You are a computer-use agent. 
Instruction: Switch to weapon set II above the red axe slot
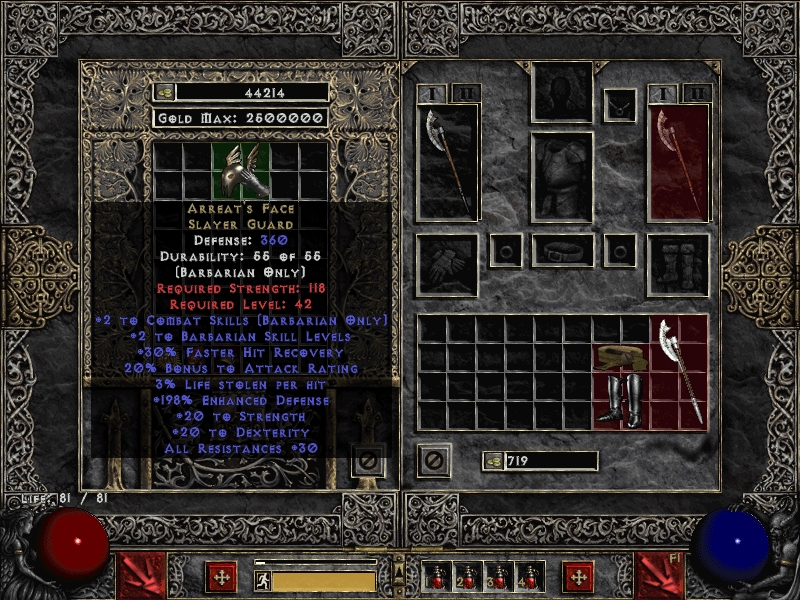coord(696,93)
